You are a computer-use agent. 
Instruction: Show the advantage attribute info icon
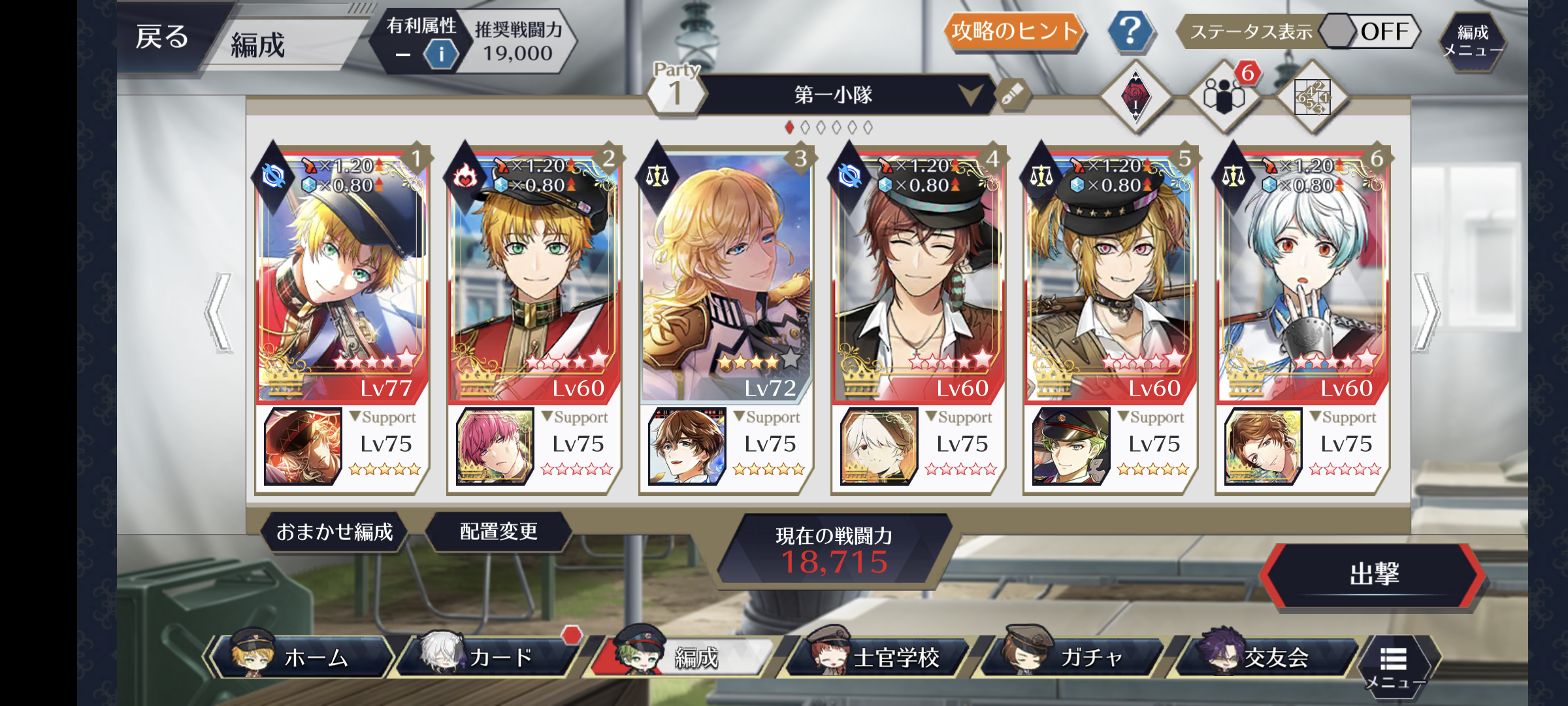coord(441,54)
